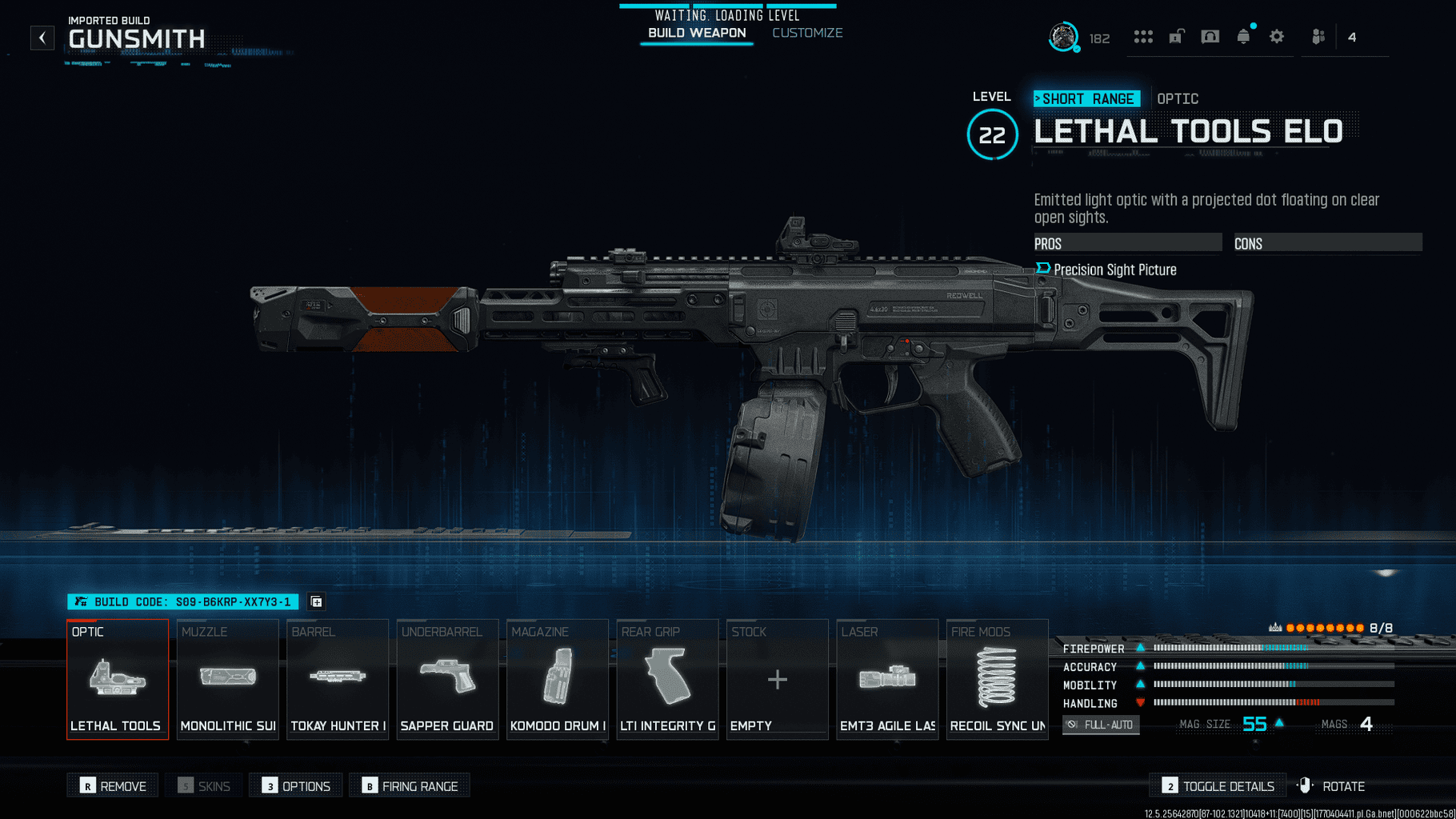The height and width of the screenshot is (819, 1456).
Task: Choose the Tokay Hunter barrel slot
Action: (x=338, y=679)
